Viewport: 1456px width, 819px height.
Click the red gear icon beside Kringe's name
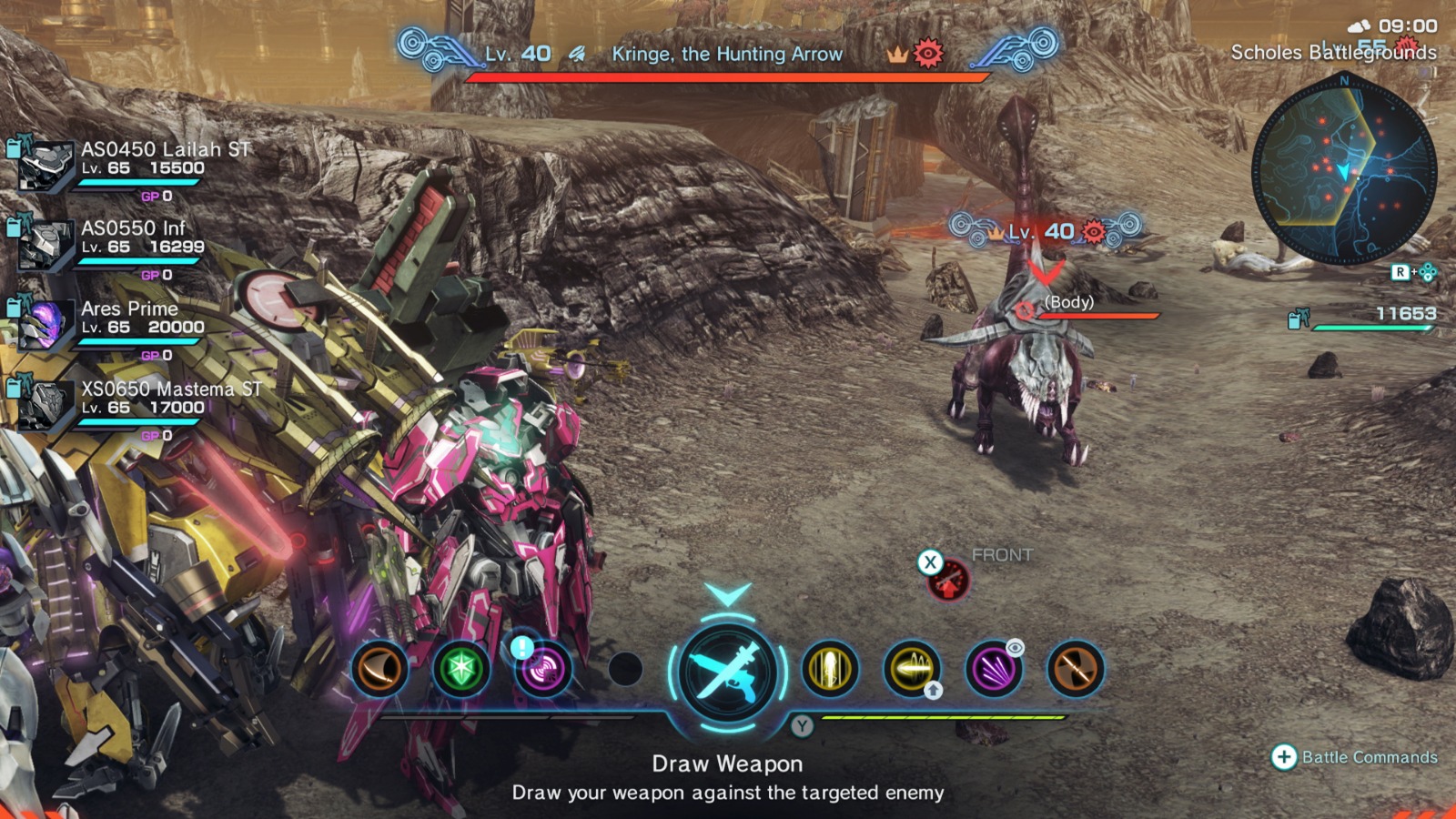926,55
